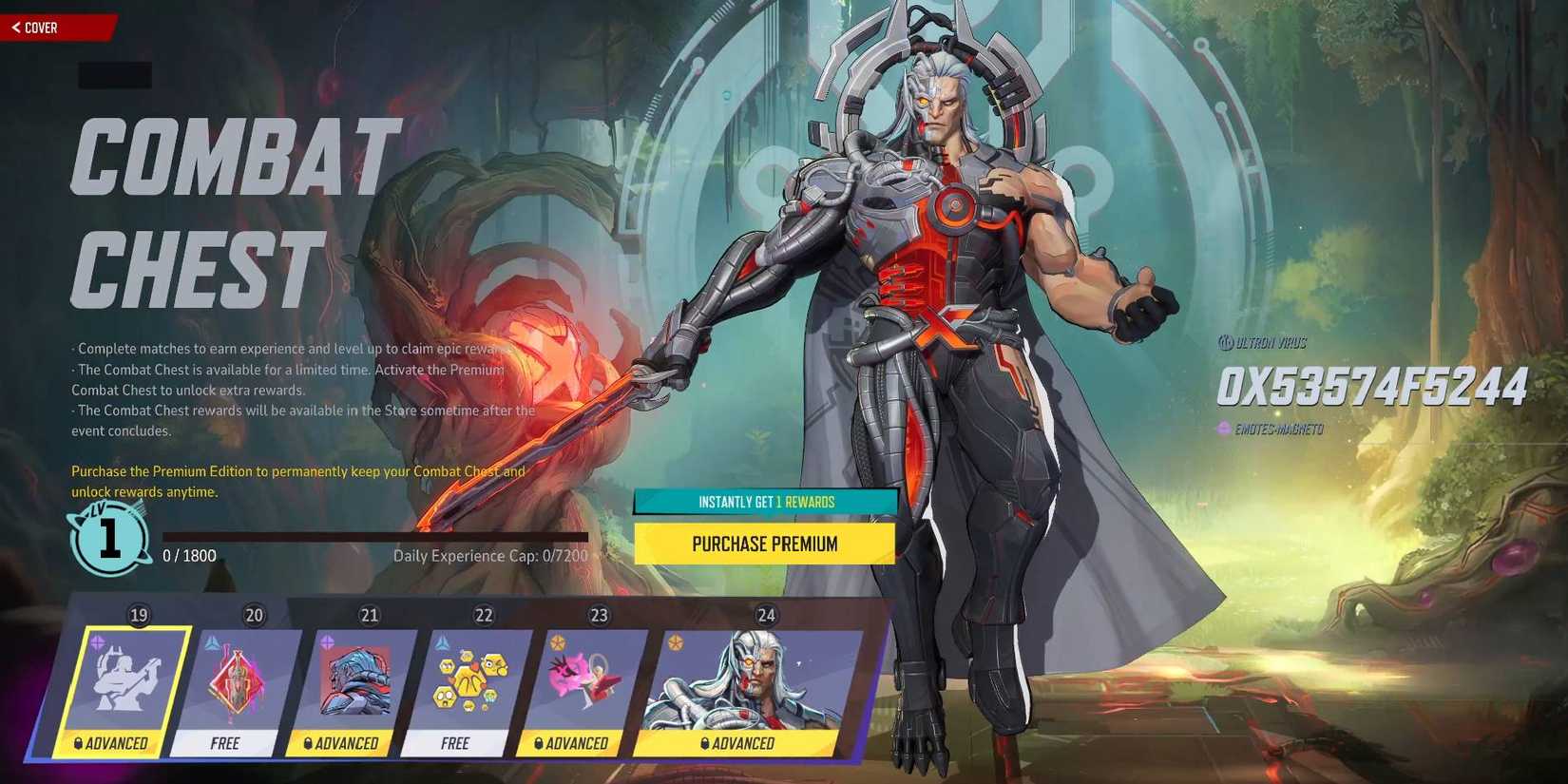
Task: Select the Ultron avatar icon at level 21
Action: (356, 679)
